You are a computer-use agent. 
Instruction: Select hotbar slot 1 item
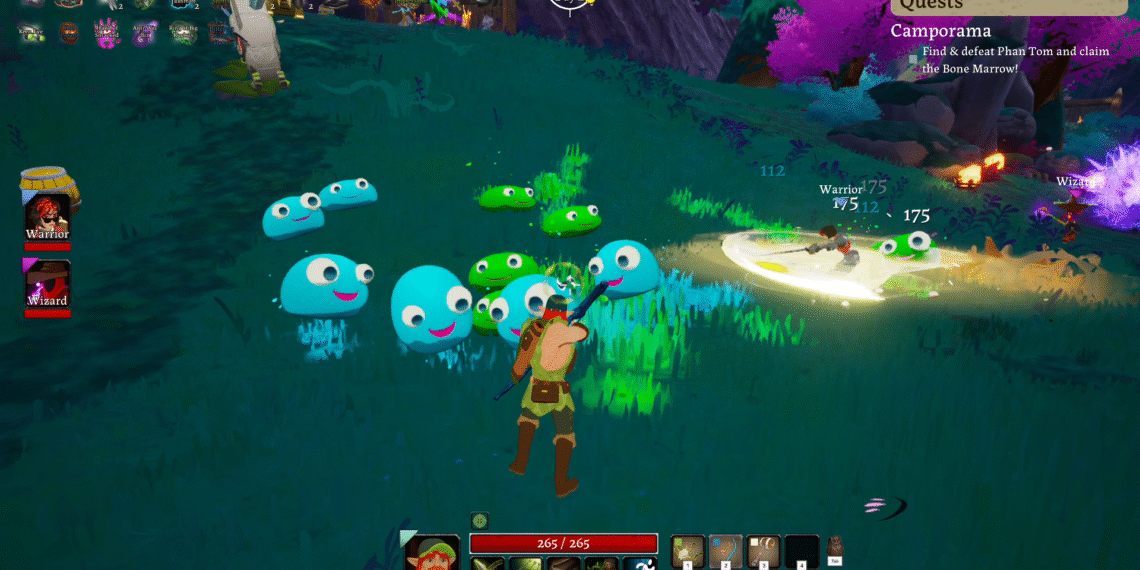click(688, 550)
